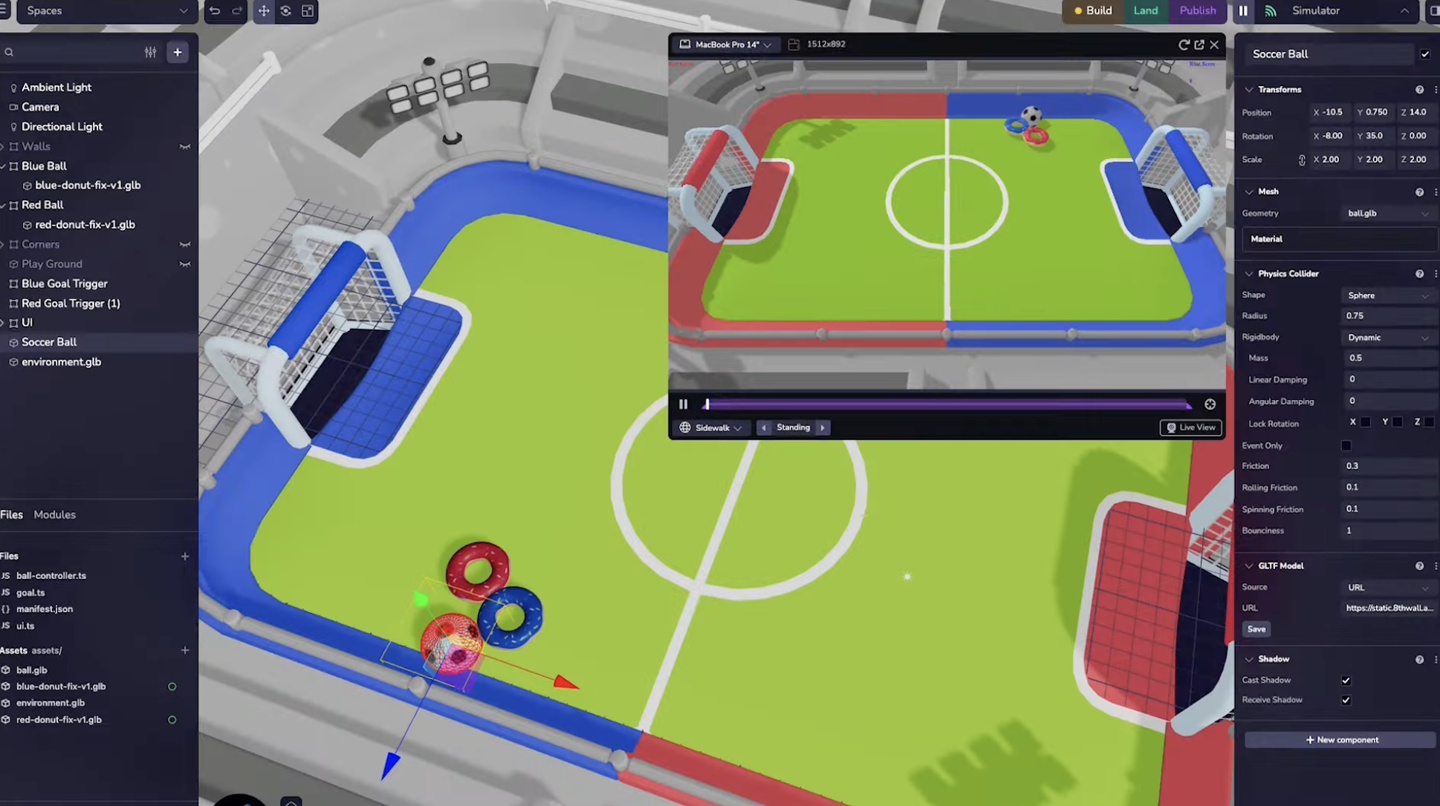The width and height of the screenshot is (1440, 806).
Task: Click the Land menu item in the top bar
Action: coord(1146,10)
